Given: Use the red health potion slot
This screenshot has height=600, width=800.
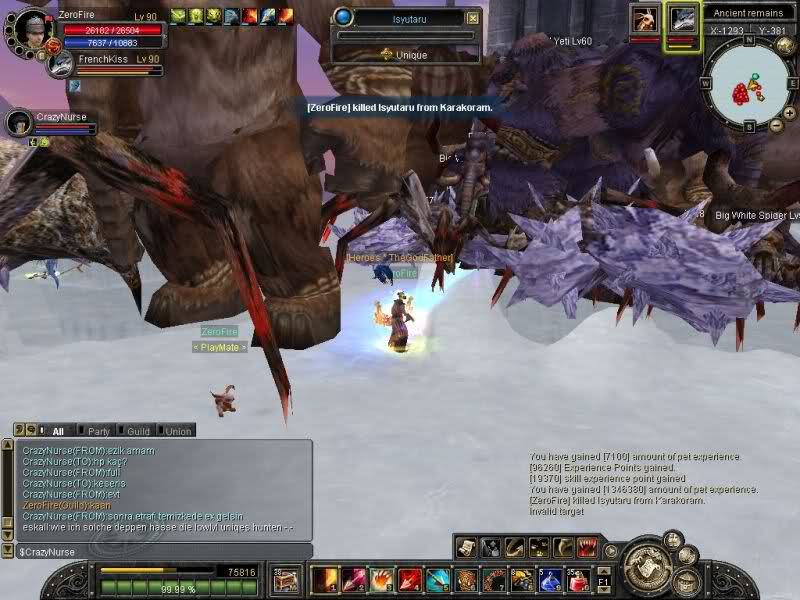Looking at the screenshot, I should (x=578, y=579).
